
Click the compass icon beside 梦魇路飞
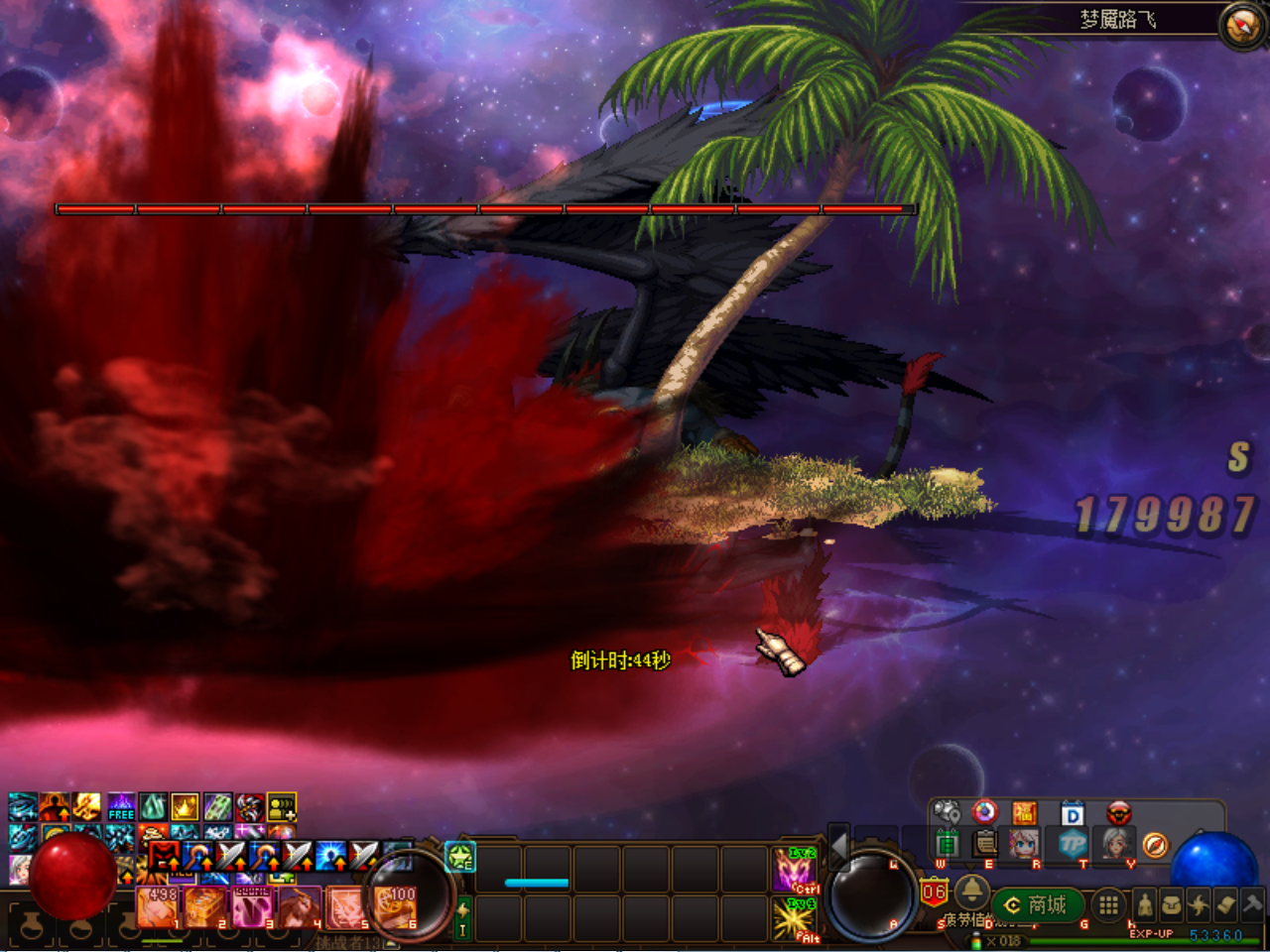[x=1242, y=26]
